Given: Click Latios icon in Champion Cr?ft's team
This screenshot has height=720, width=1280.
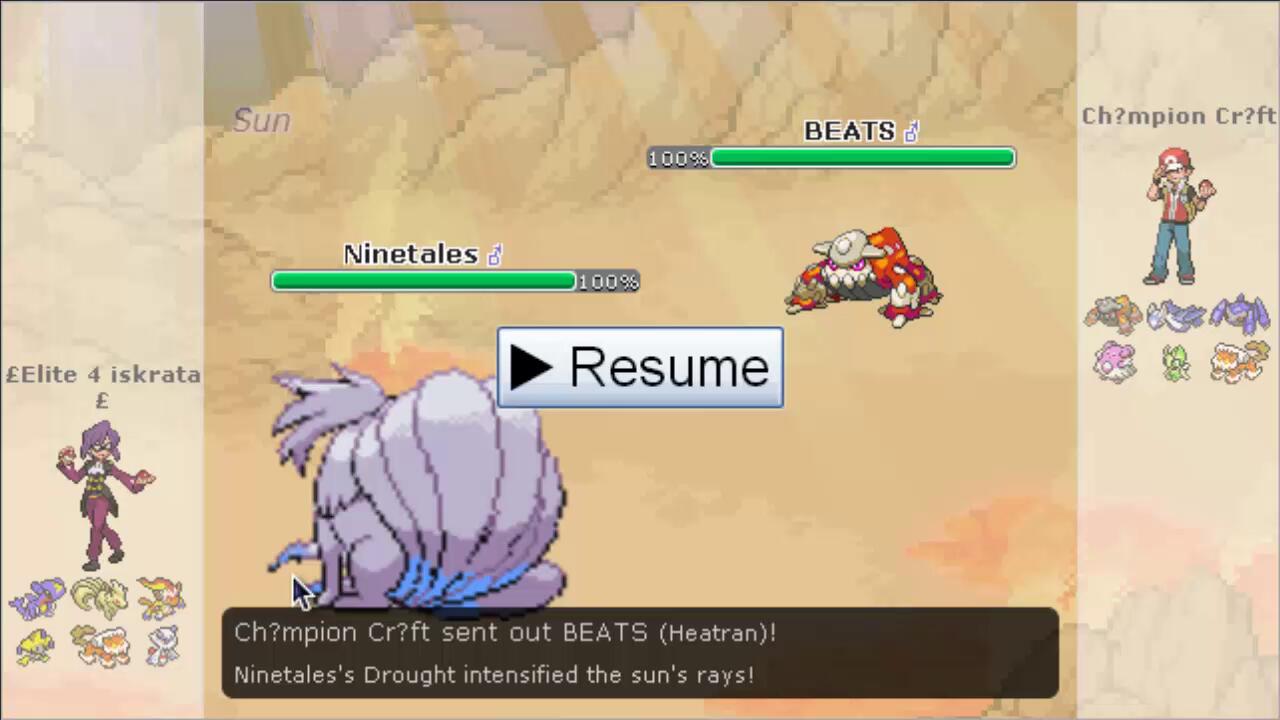Looking at the screenshot, I should point(1176,315).
